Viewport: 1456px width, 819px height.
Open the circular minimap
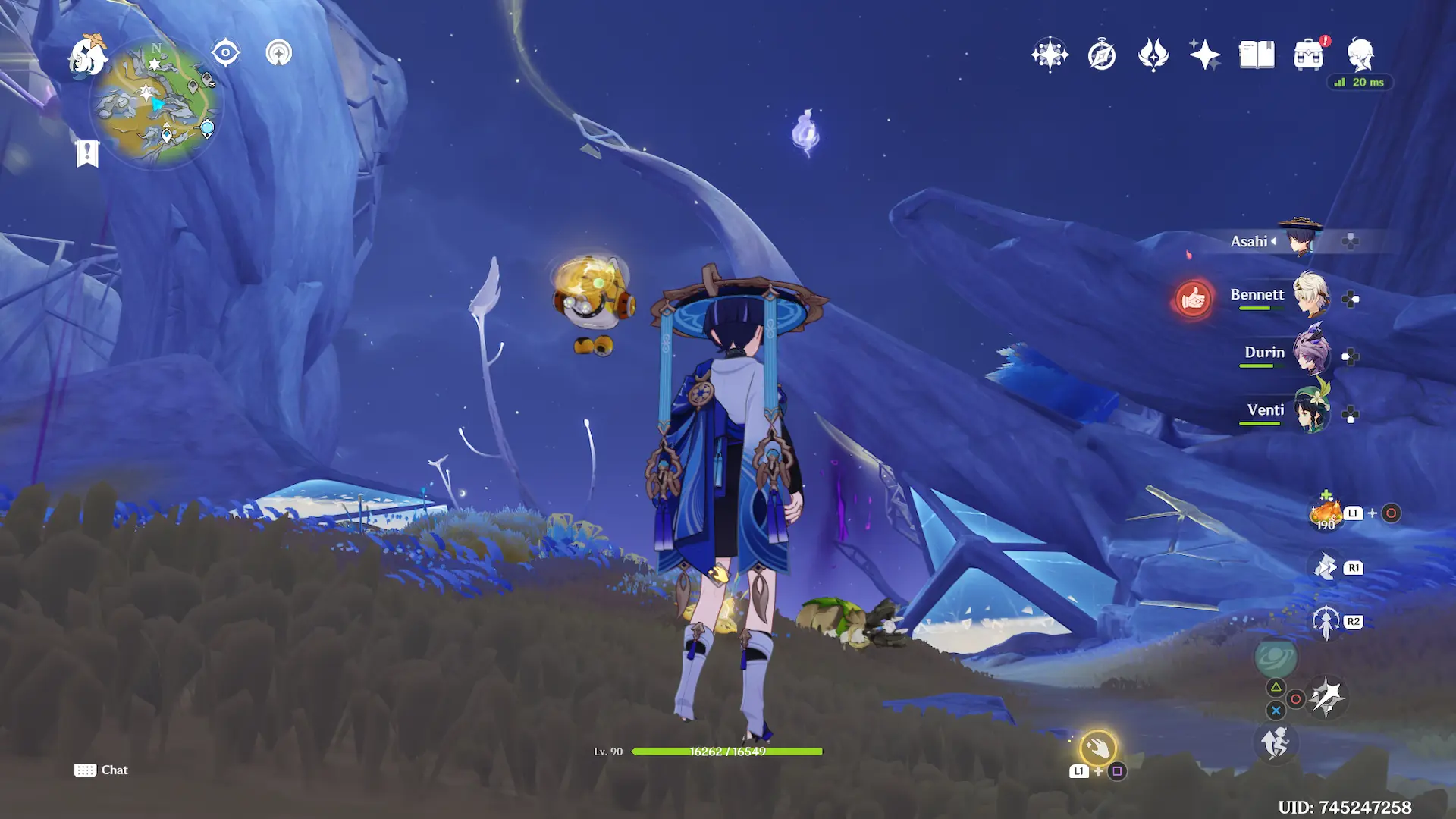(155, 103)
